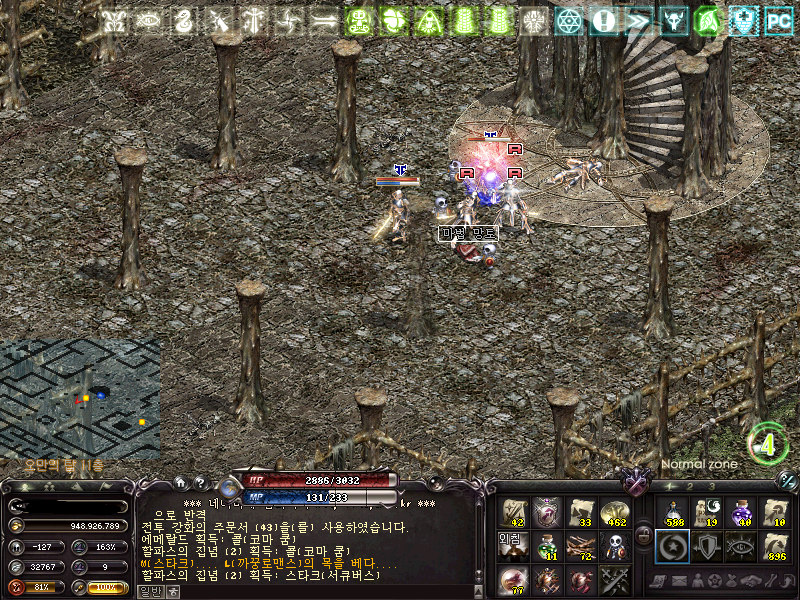This screenshot has width=800, height=600.
Task: Click the hexagram star icon in top bar
Action: tap(569, 20)
